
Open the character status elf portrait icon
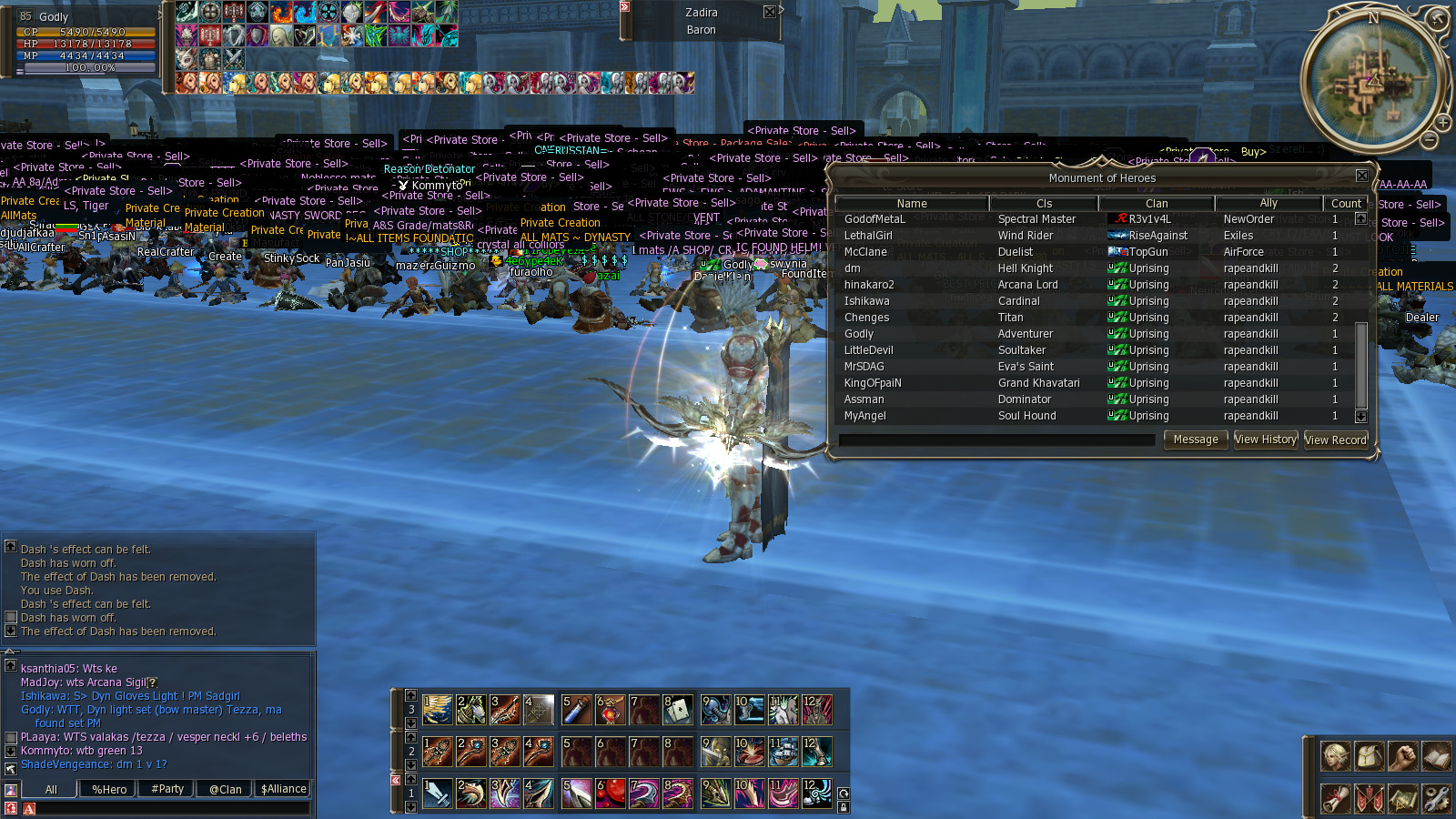point(1335,756)
